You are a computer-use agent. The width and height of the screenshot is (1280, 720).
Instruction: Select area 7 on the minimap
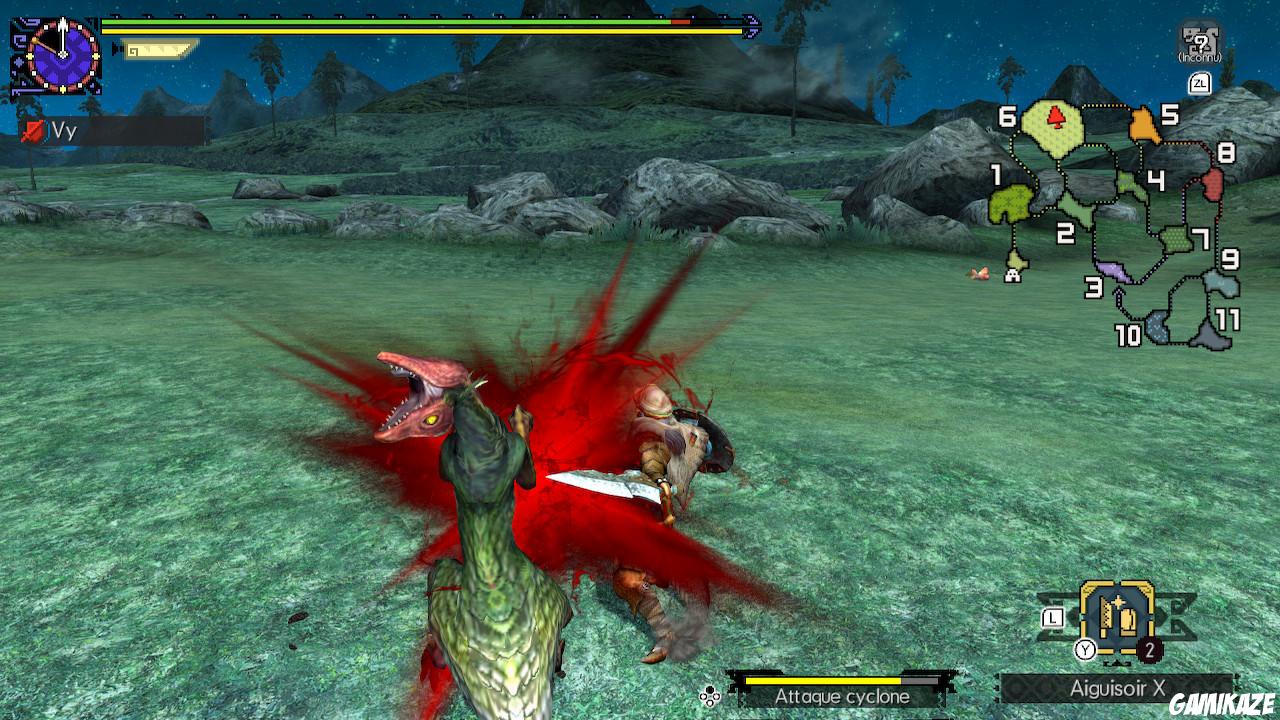(1175, 241)
